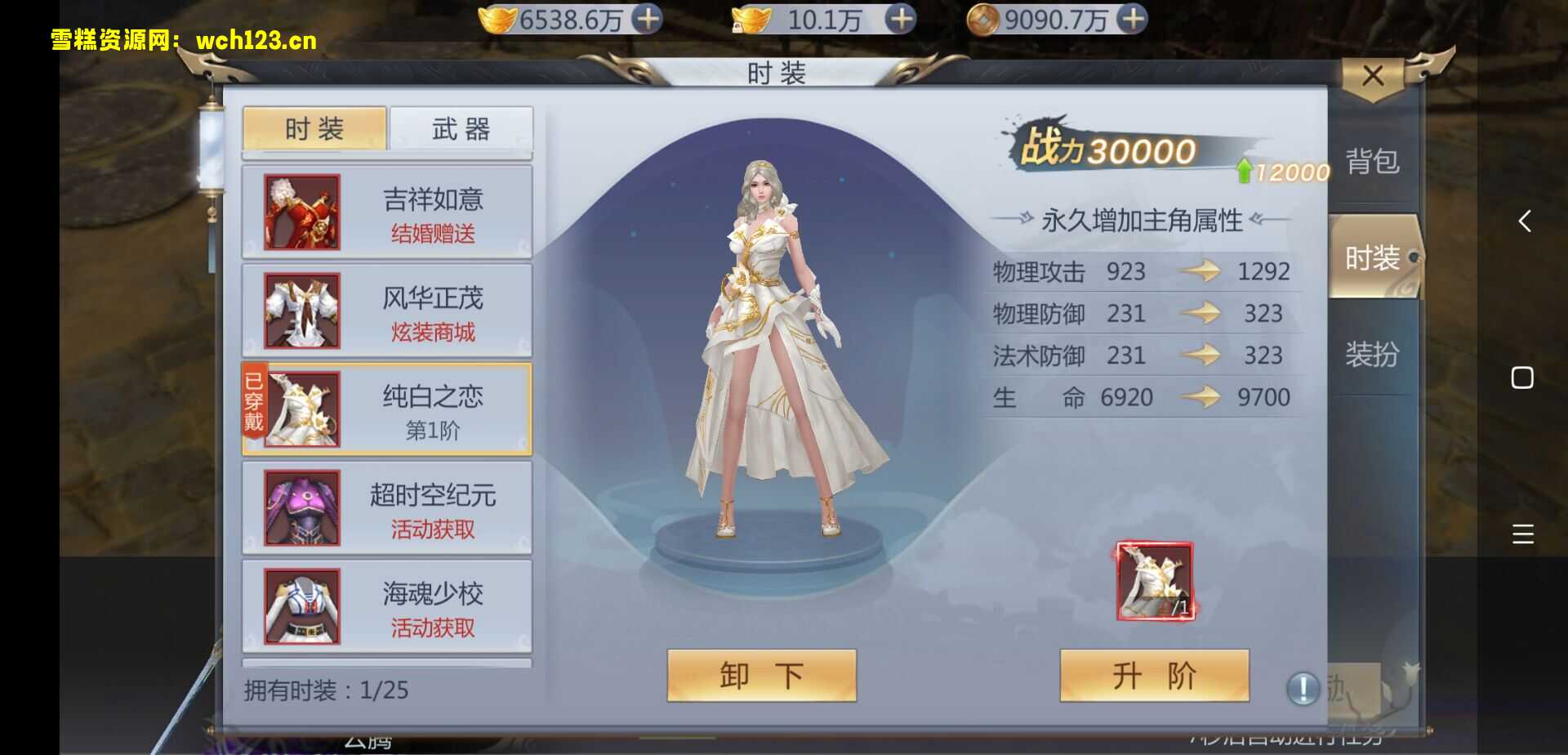Screen dimensions: 1568x755
Task: Tap the Android home square button
Action: 1522,377
